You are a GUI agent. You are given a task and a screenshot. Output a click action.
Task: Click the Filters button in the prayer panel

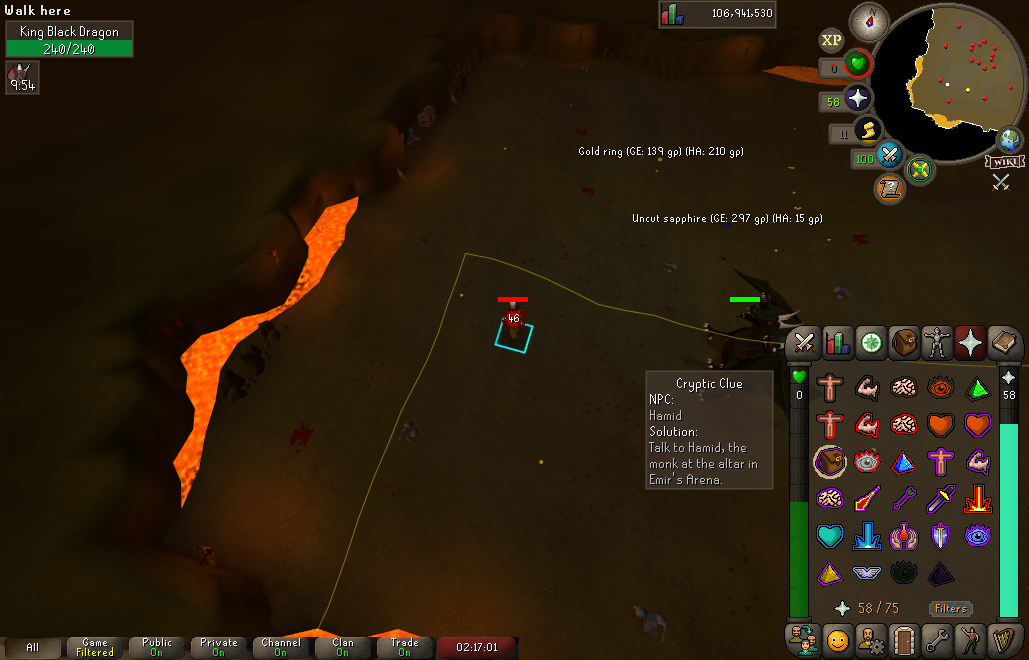950,608
